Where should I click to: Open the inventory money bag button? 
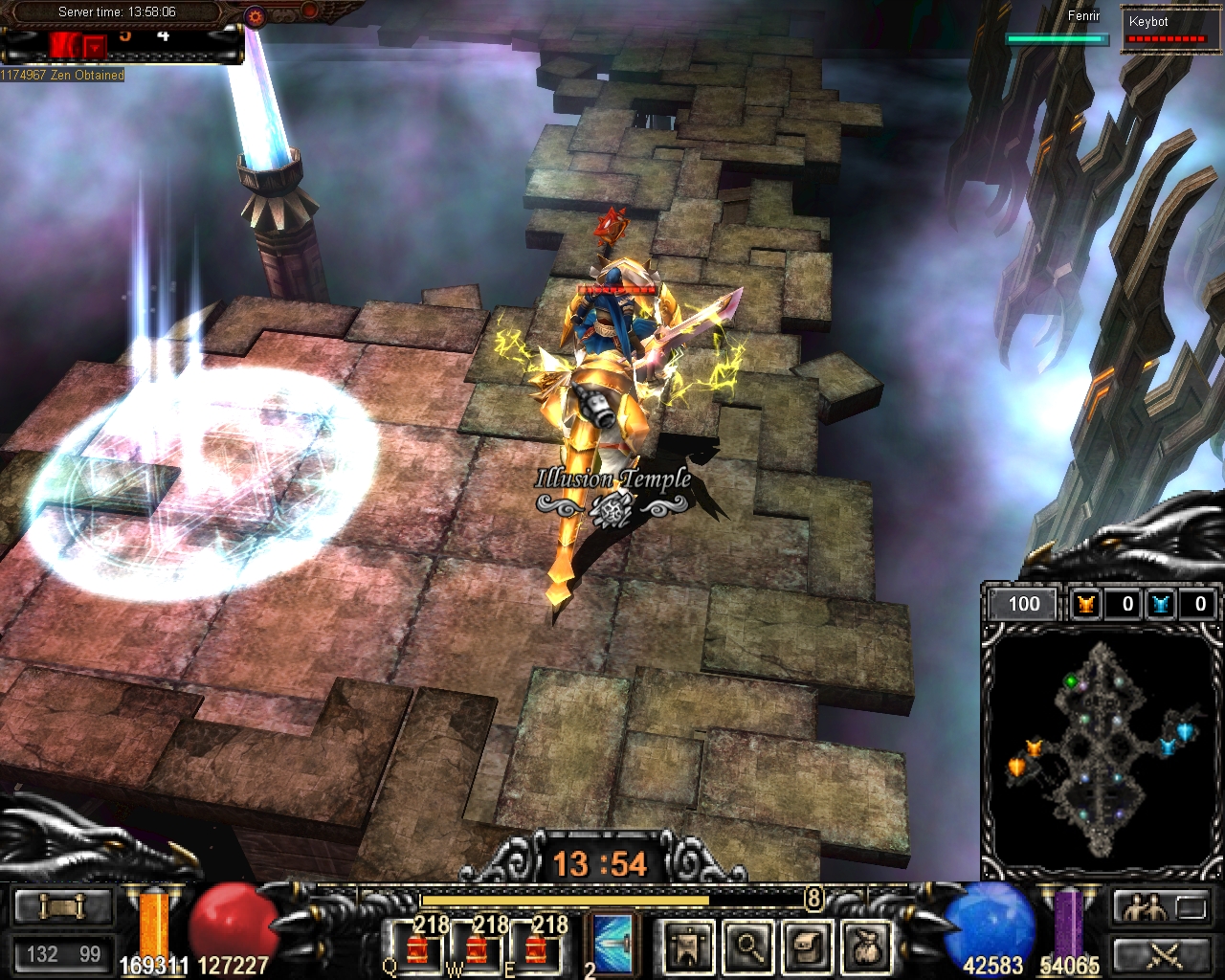(868, 947)
